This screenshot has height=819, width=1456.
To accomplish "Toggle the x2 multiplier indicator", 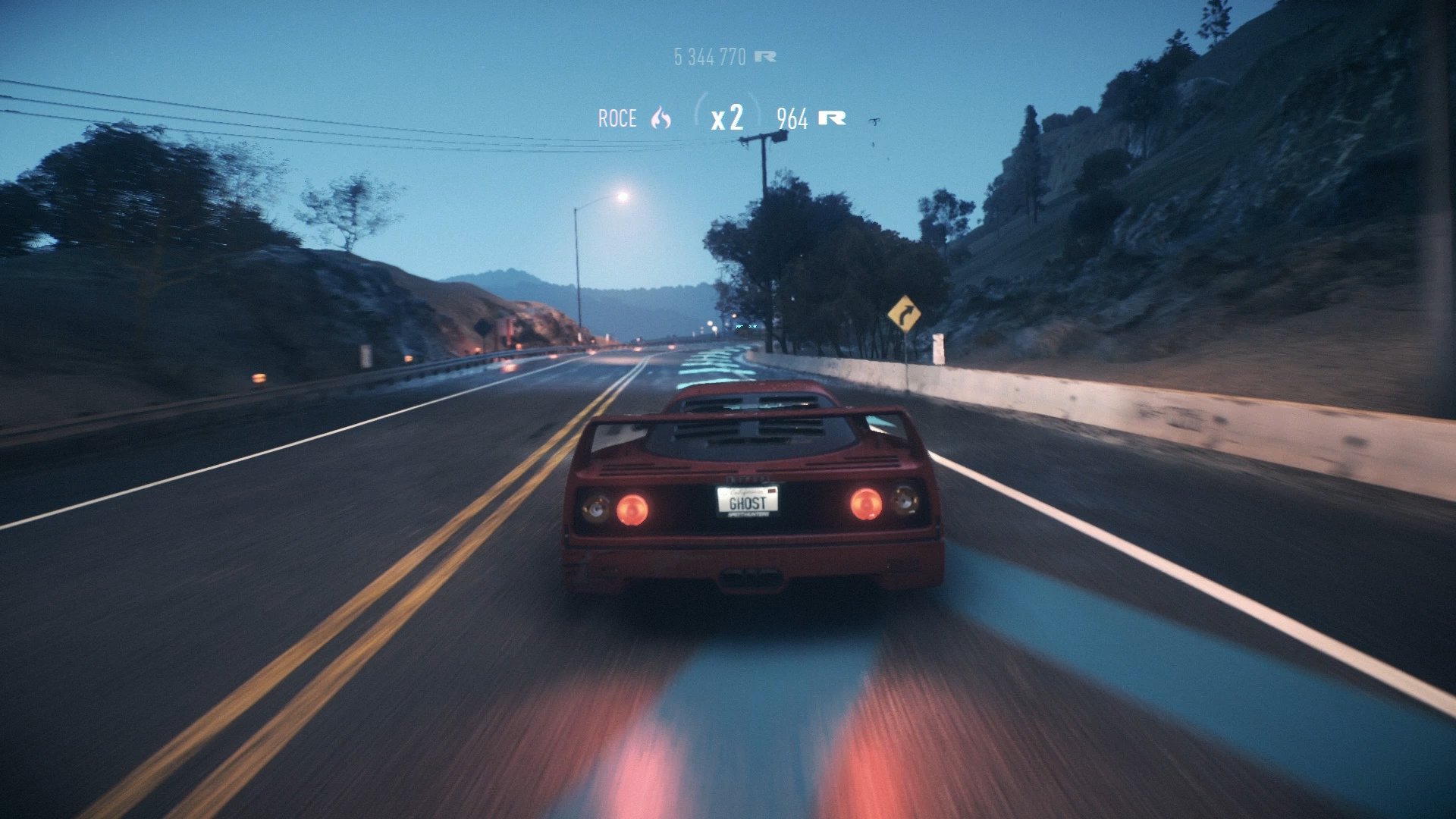I will pyautogui.click(x=728, y=115).
